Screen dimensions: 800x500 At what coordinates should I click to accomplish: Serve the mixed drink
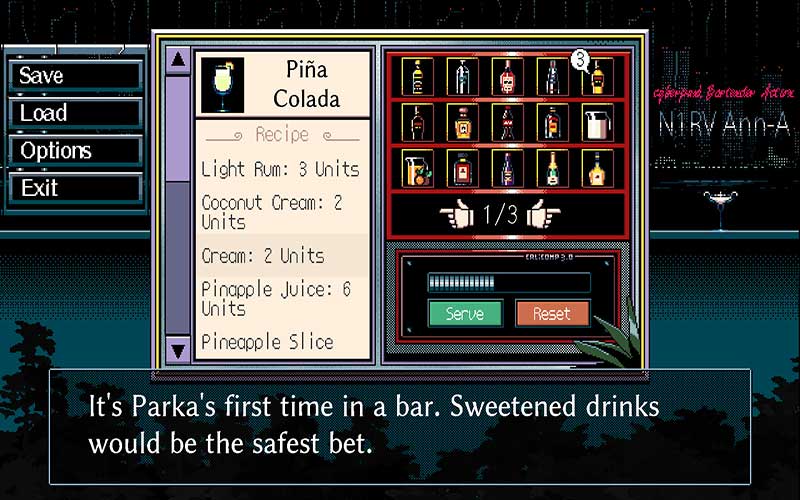pyautogui.click(x=465, y=313)
